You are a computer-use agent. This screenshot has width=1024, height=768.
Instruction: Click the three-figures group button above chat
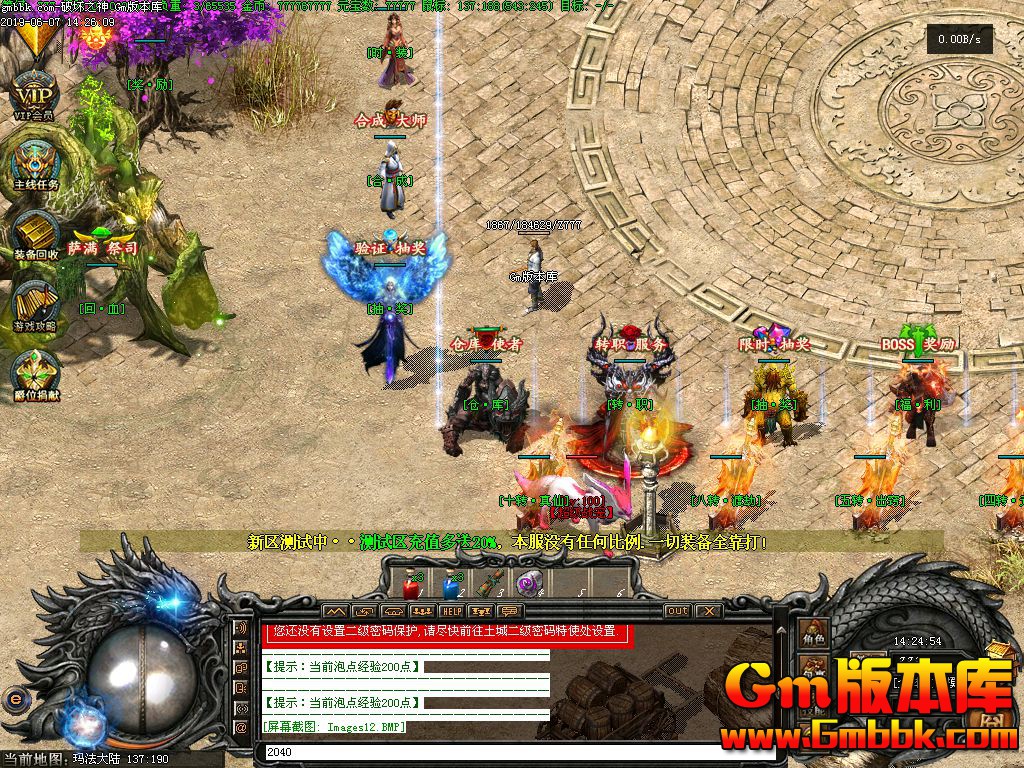(422, 611)
